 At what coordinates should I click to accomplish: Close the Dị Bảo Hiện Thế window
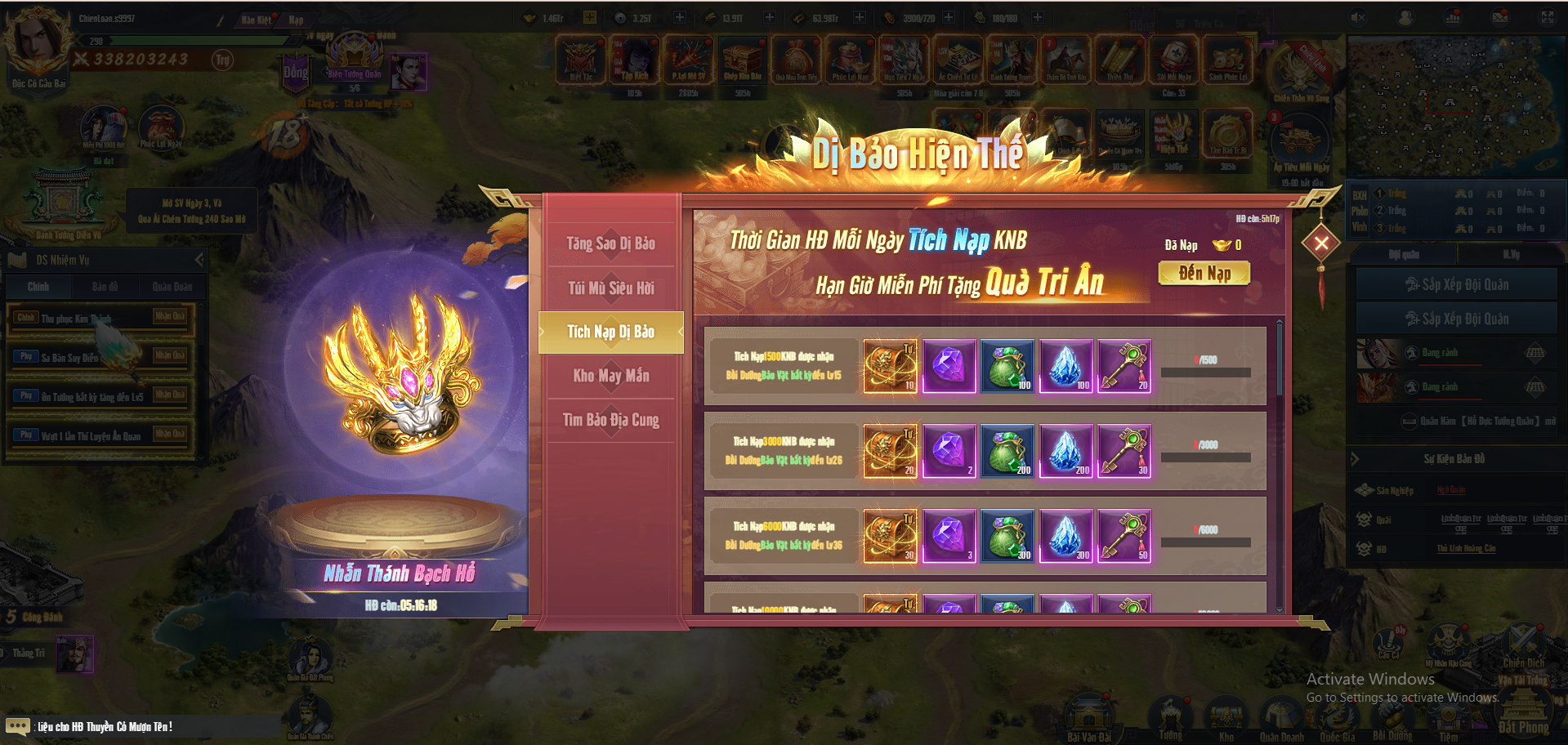tap(1320, 243)
